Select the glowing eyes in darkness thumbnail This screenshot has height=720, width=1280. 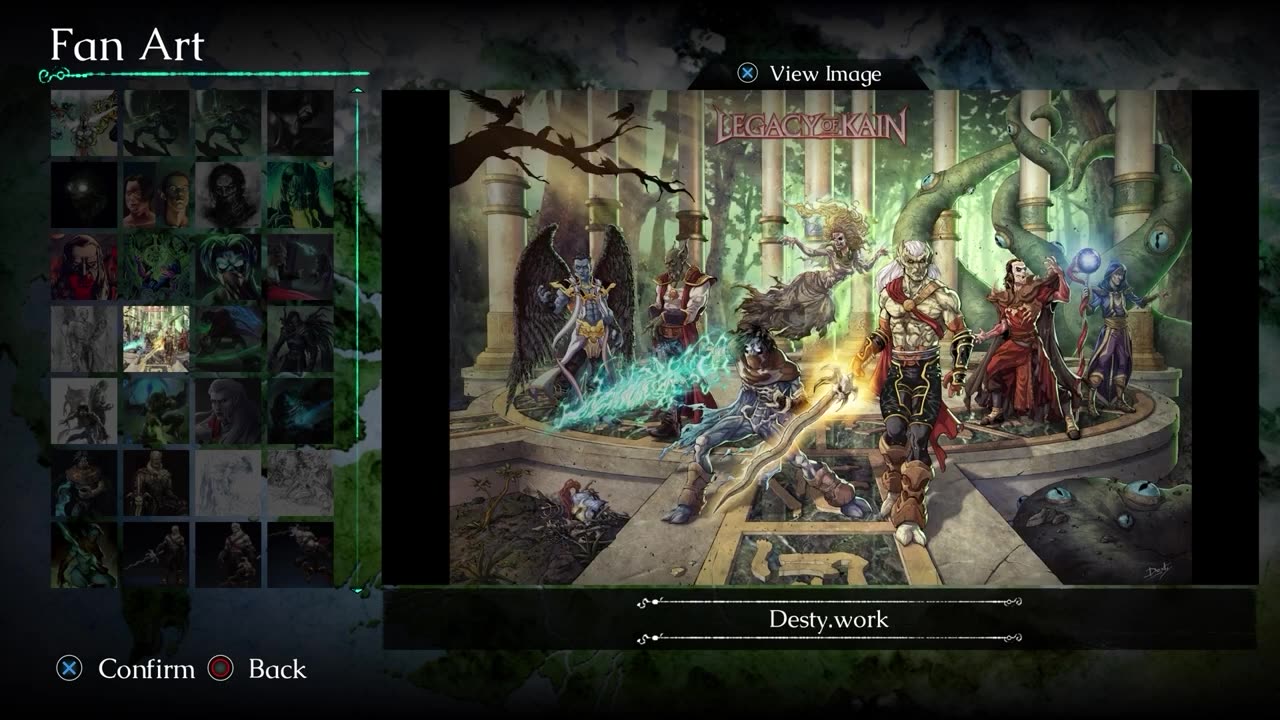(84, 195)
